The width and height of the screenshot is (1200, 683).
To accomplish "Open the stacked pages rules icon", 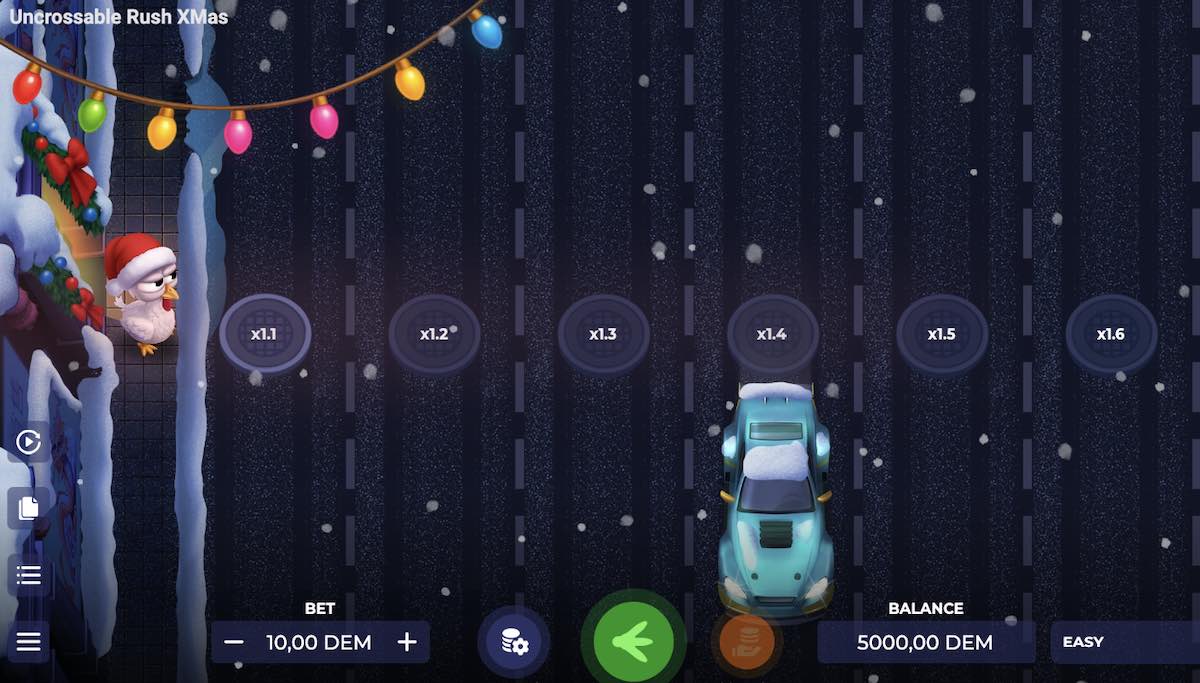I will click(x=28, y=508).
